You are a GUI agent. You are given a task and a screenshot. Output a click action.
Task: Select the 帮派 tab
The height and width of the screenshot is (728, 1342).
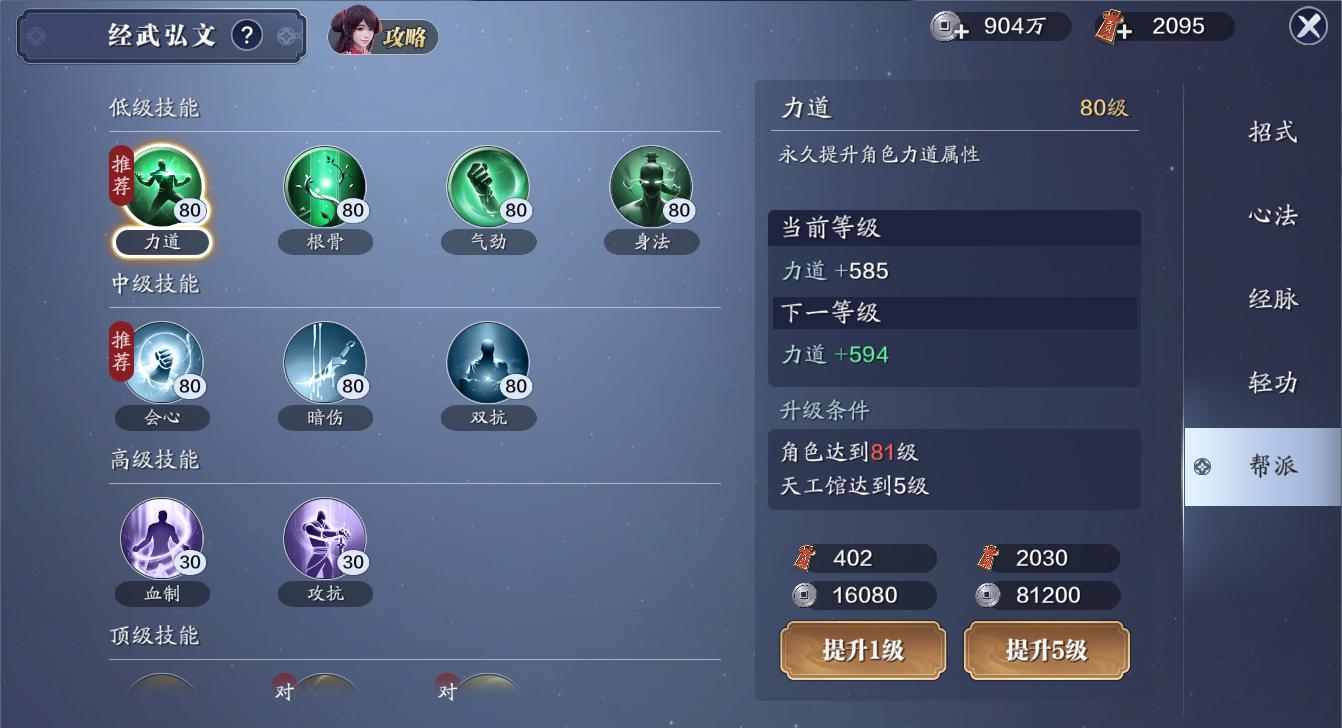pos(1272,466)
